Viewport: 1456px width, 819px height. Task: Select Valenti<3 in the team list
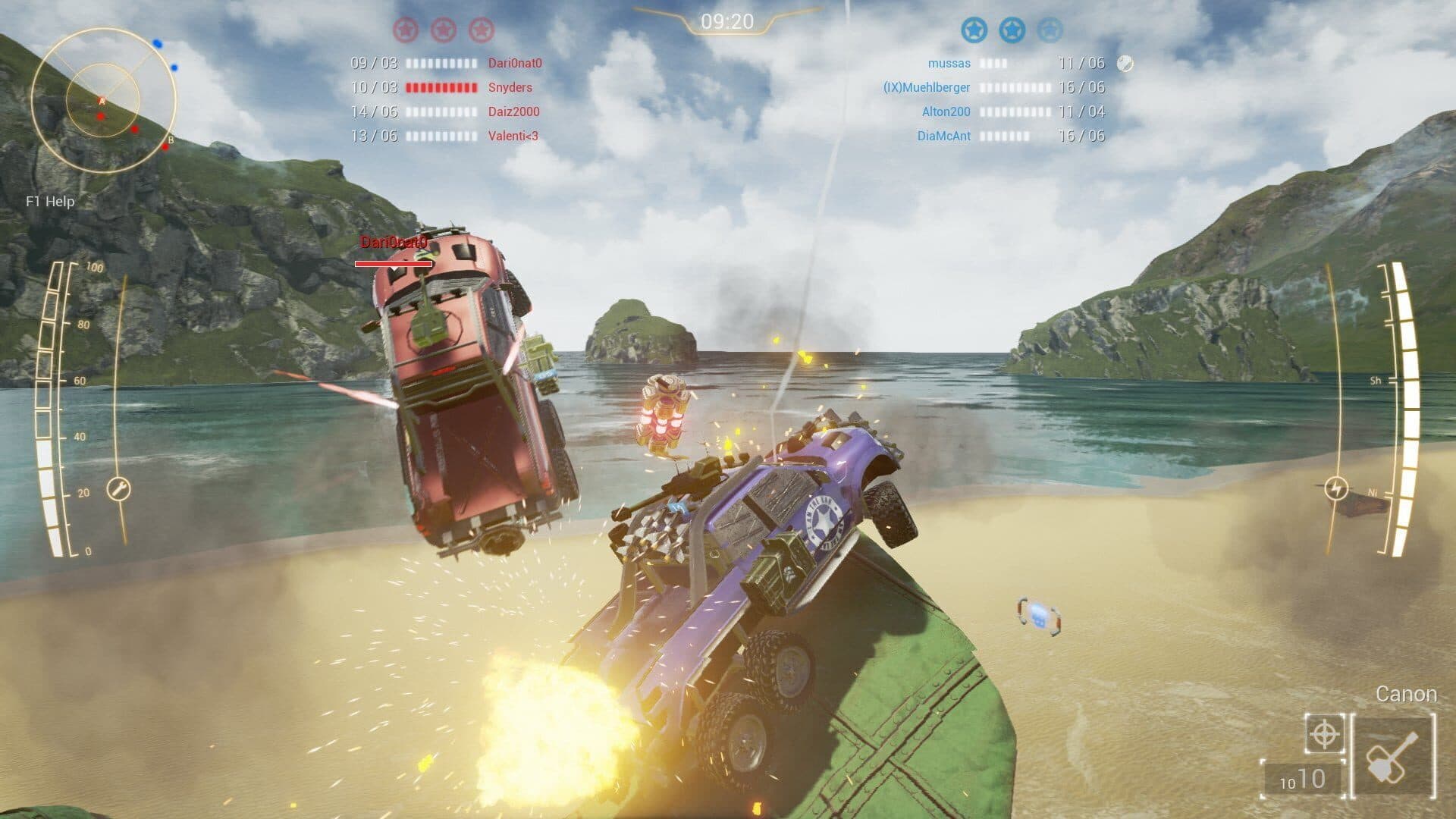point(513,136)
